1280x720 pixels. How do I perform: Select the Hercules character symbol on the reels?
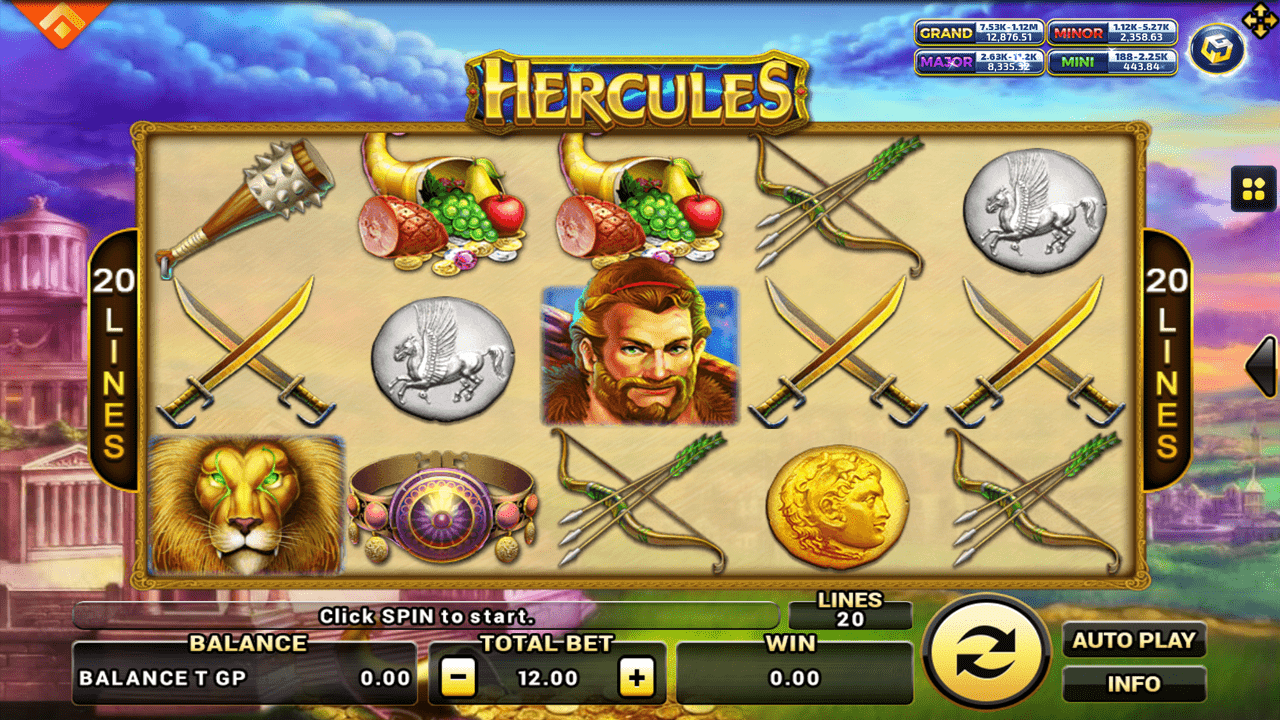tap(642, 355)
